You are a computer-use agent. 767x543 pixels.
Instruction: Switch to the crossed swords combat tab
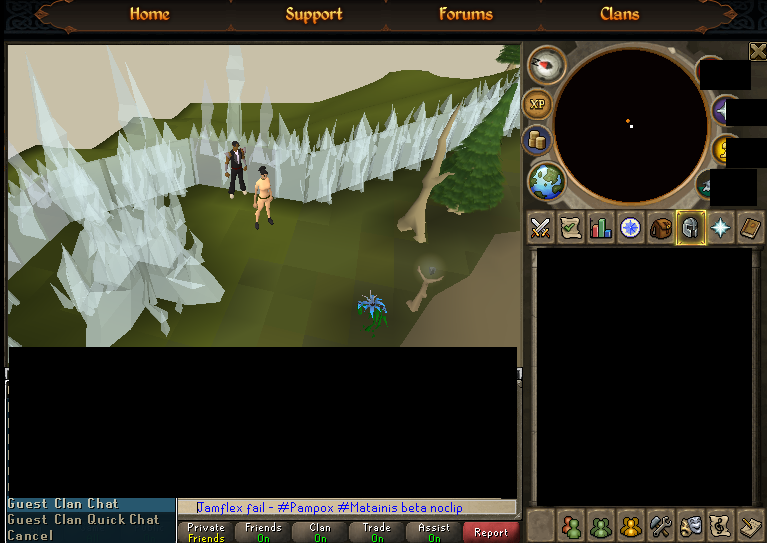(x=541, y=228)
